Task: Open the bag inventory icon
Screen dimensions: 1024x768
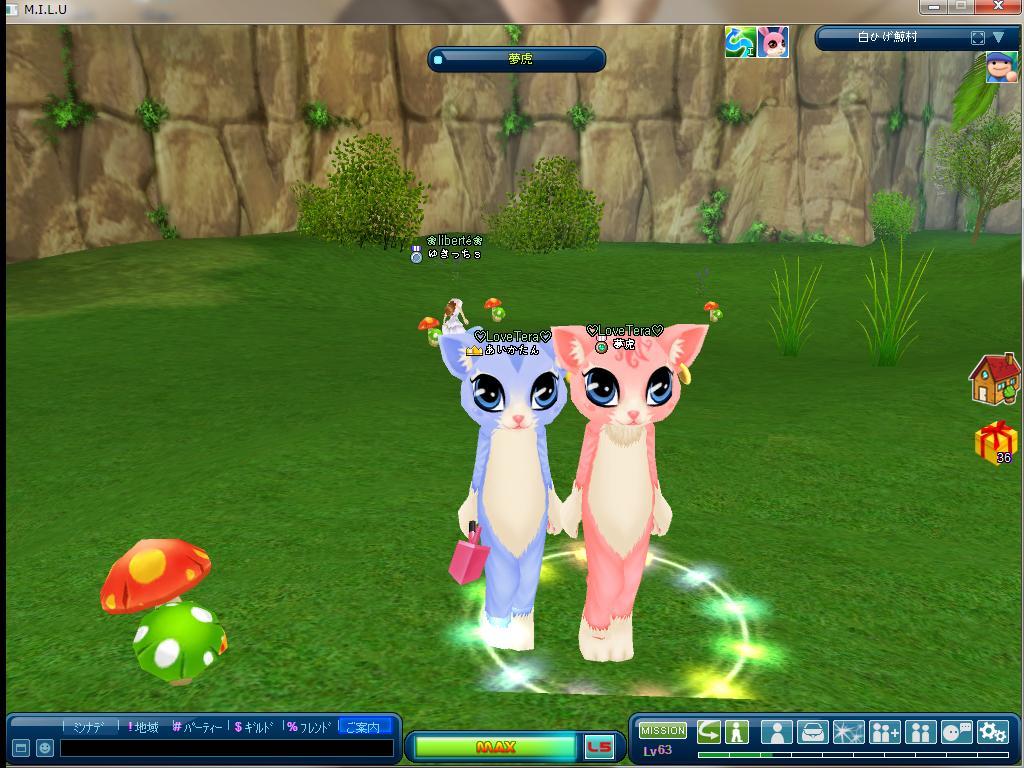Action: [813, 732]
